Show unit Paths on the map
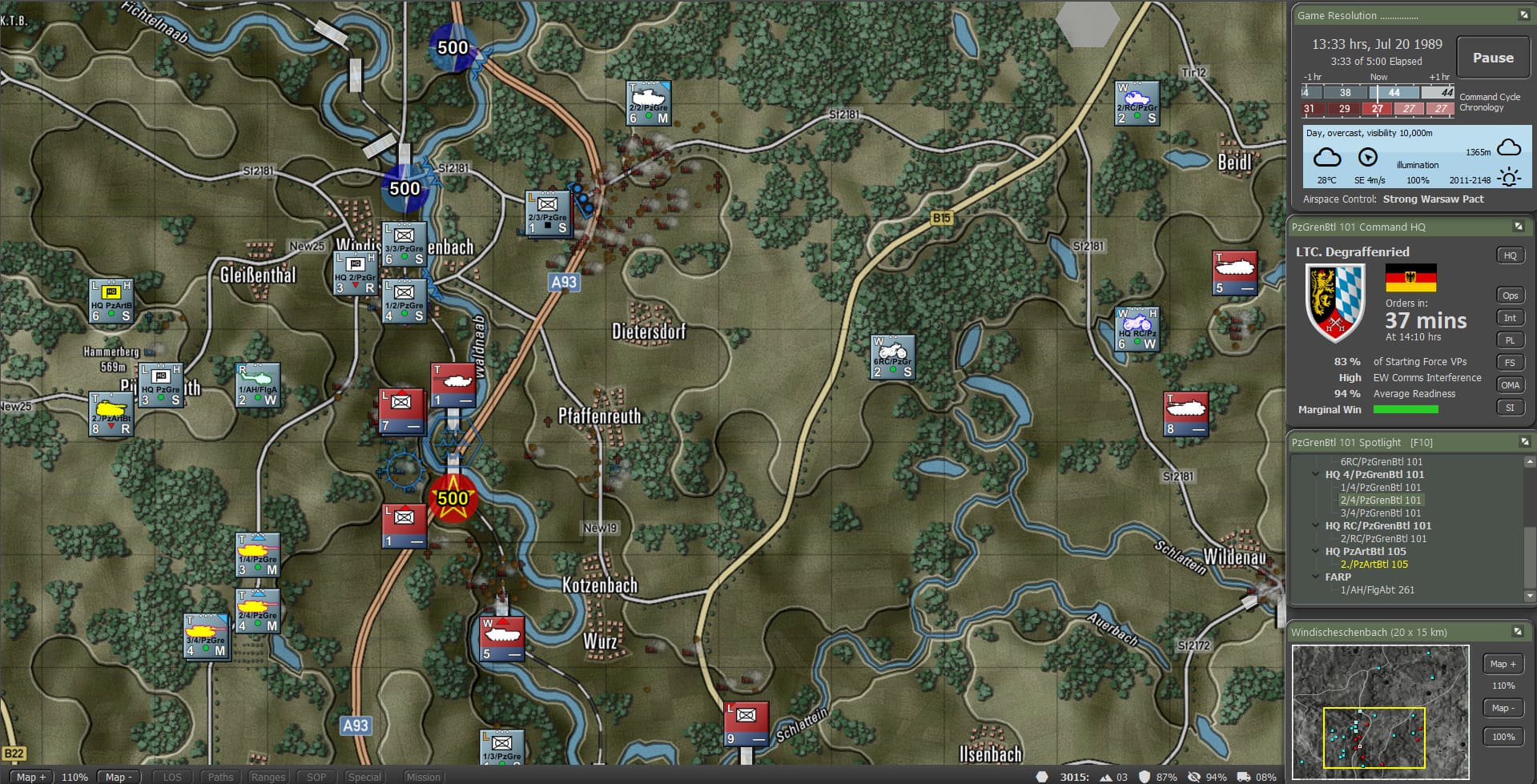 (220, 777)
